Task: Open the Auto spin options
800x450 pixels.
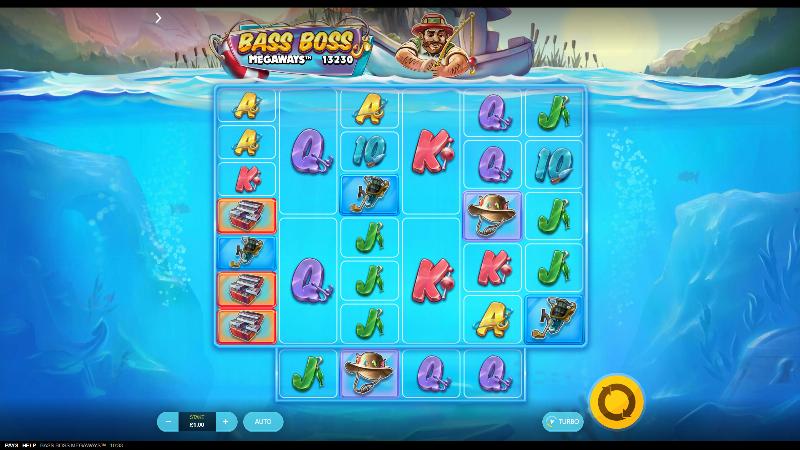Action: point(263,422)
